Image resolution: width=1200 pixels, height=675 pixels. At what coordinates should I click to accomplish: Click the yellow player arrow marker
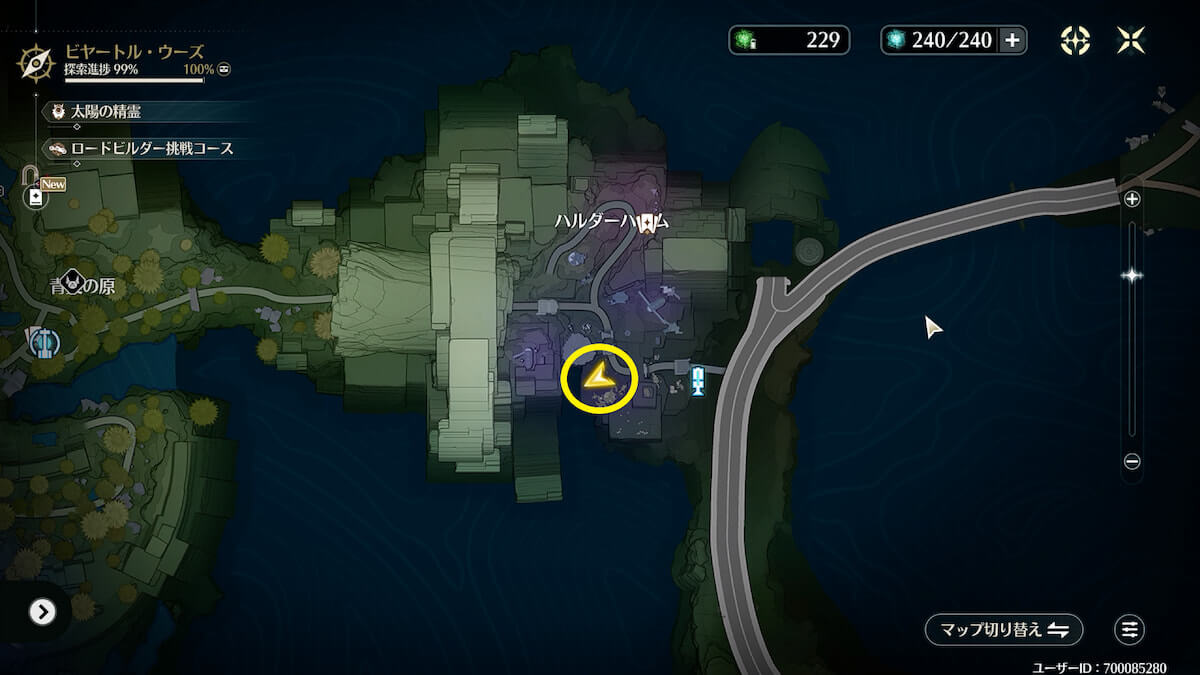598,378
